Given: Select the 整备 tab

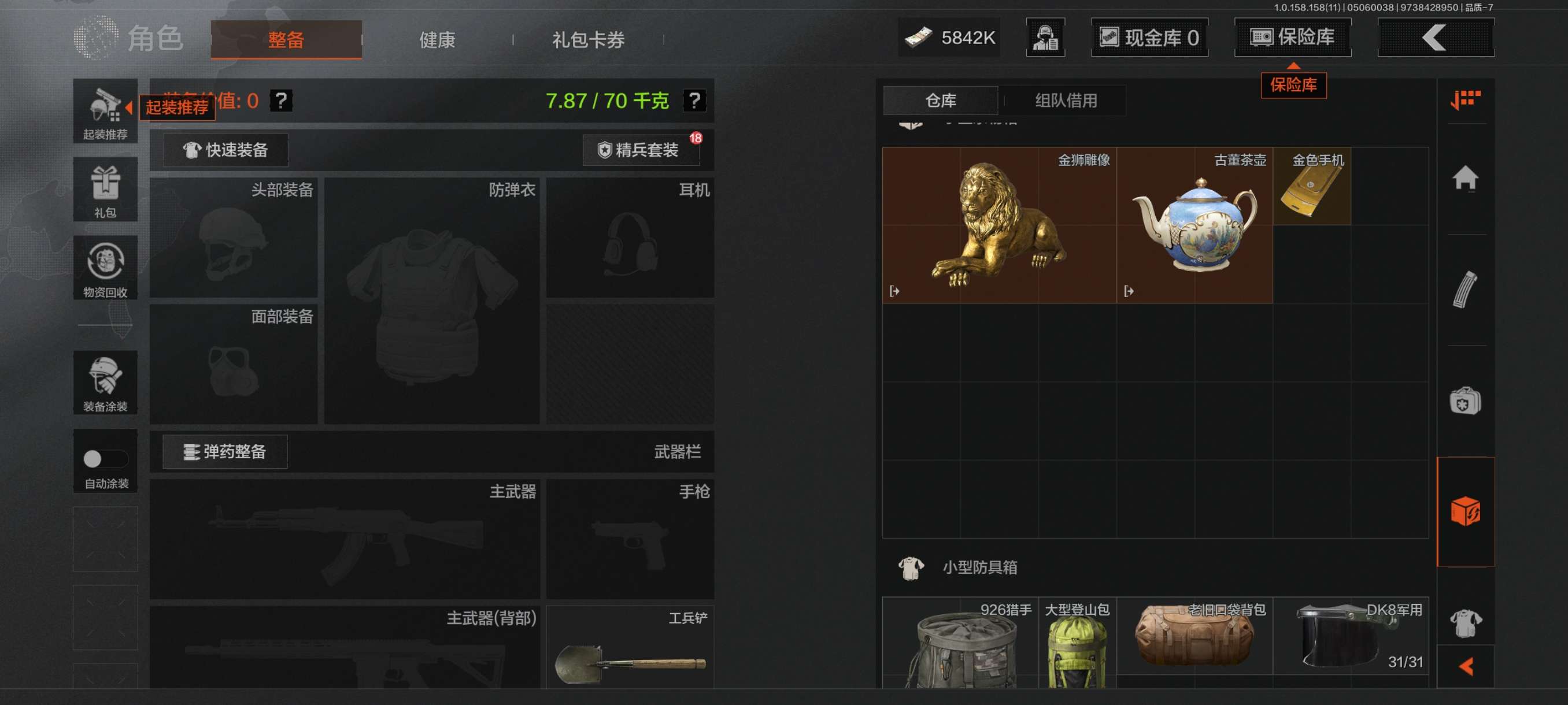Looking at the screenshot, I should click(286, 40).
